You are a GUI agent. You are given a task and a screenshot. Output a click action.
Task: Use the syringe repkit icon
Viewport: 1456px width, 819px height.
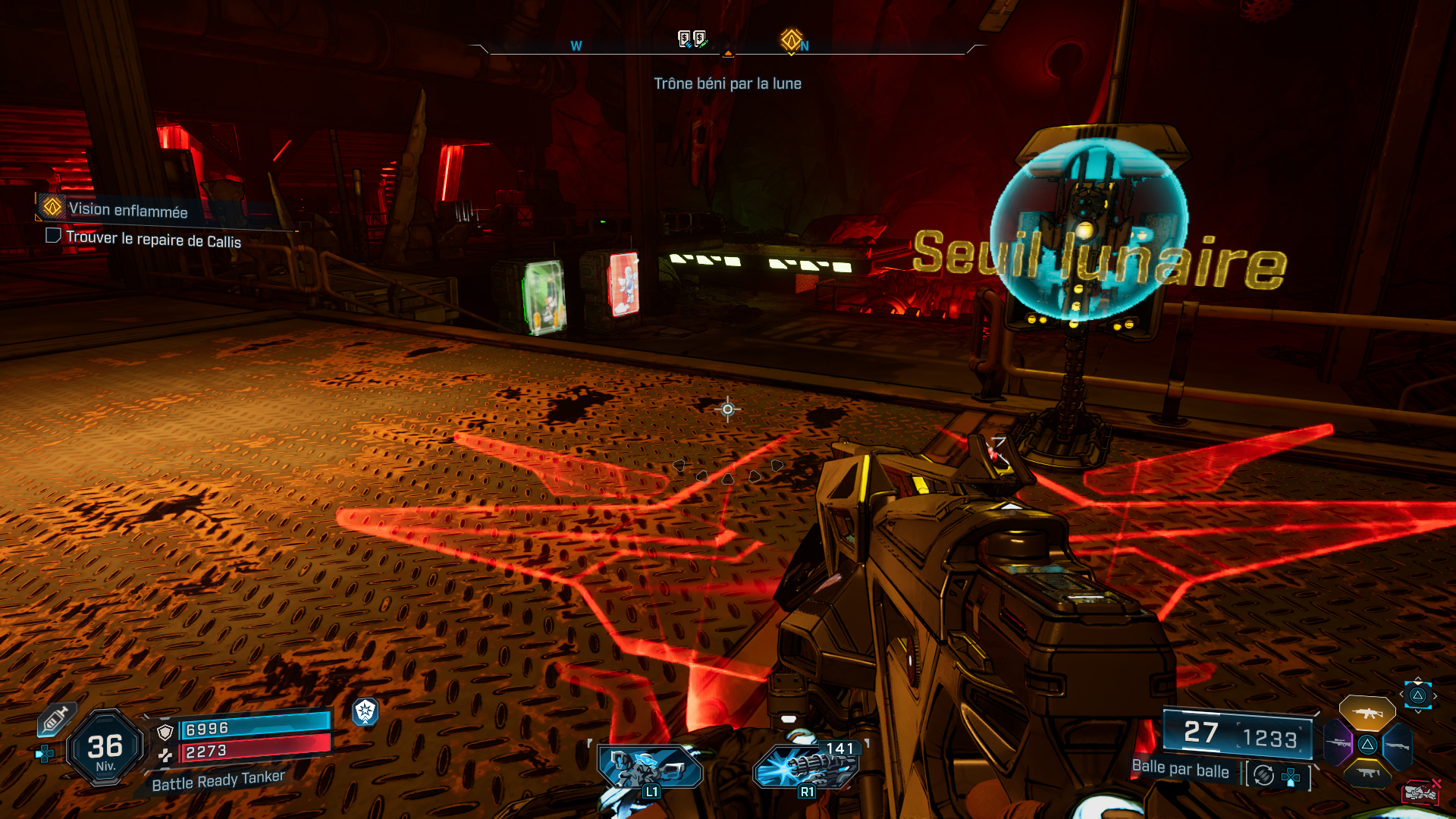tap(55, 720)
